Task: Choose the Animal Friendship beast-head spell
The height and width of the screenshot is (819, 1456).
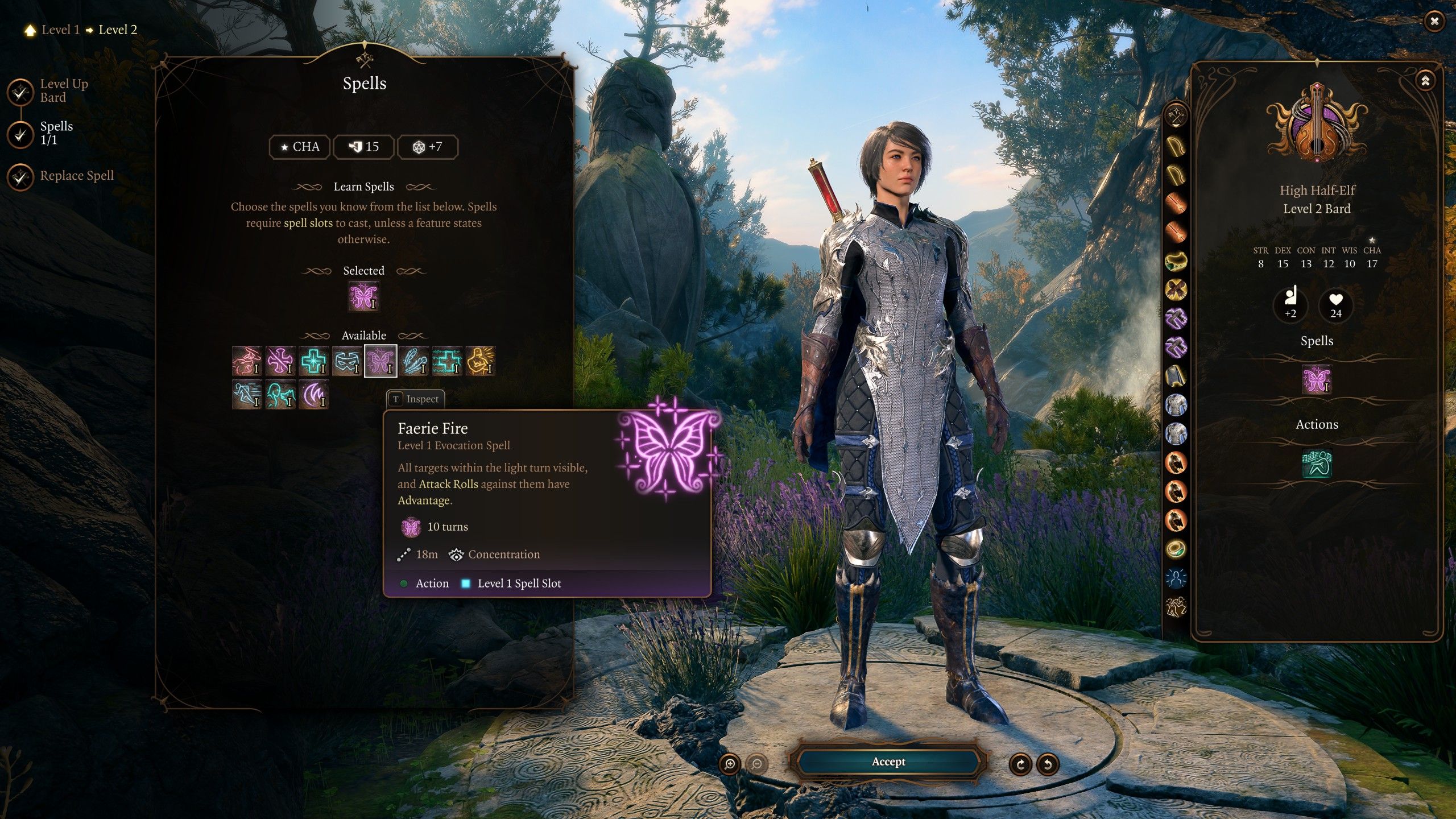Action: click(x=247, y=361)
